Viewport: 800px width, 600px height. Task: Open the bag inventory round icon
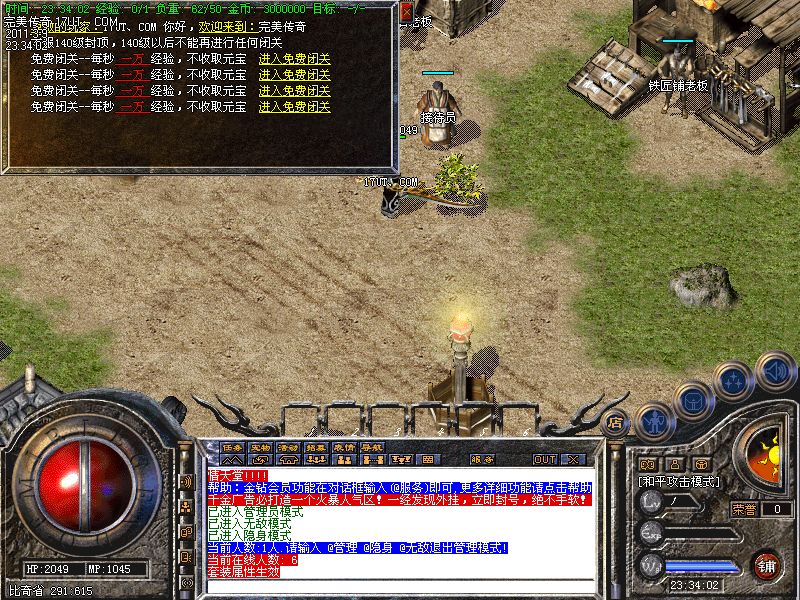coord(694,401)
